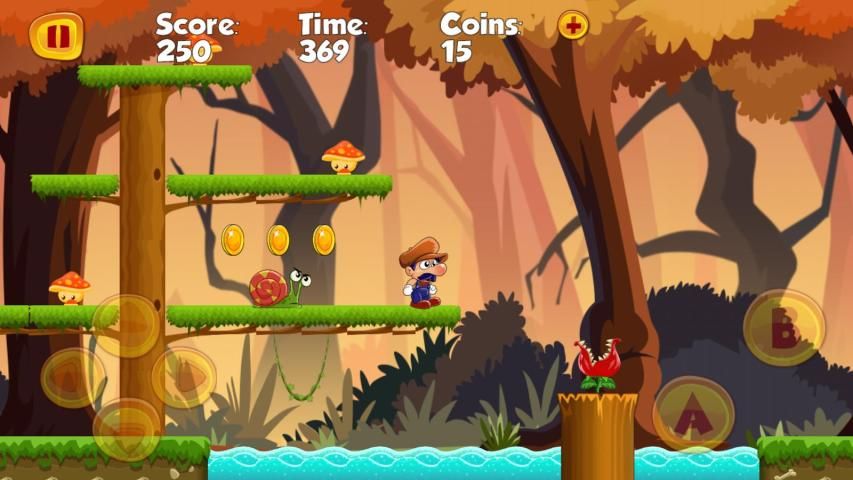The width and height of the screenshot is (853, 480).
Task: Tap the down arrow on the D-pad
Action: [x=127, y=428]
